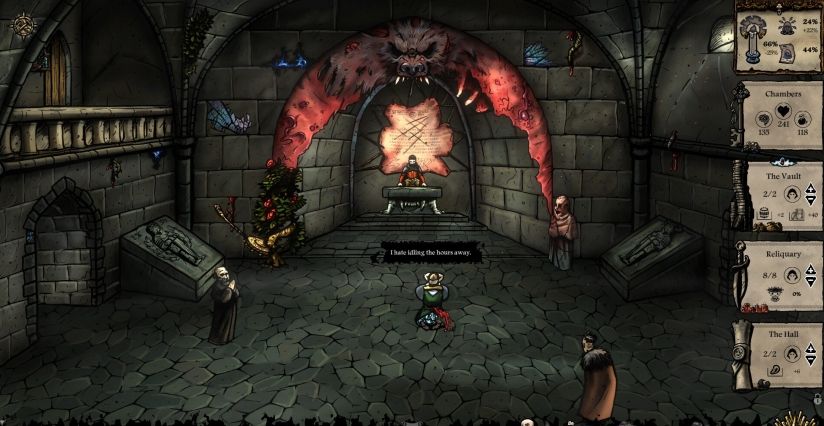
Task: Increase workers assigned to The Hall
Action: (812, 349)
